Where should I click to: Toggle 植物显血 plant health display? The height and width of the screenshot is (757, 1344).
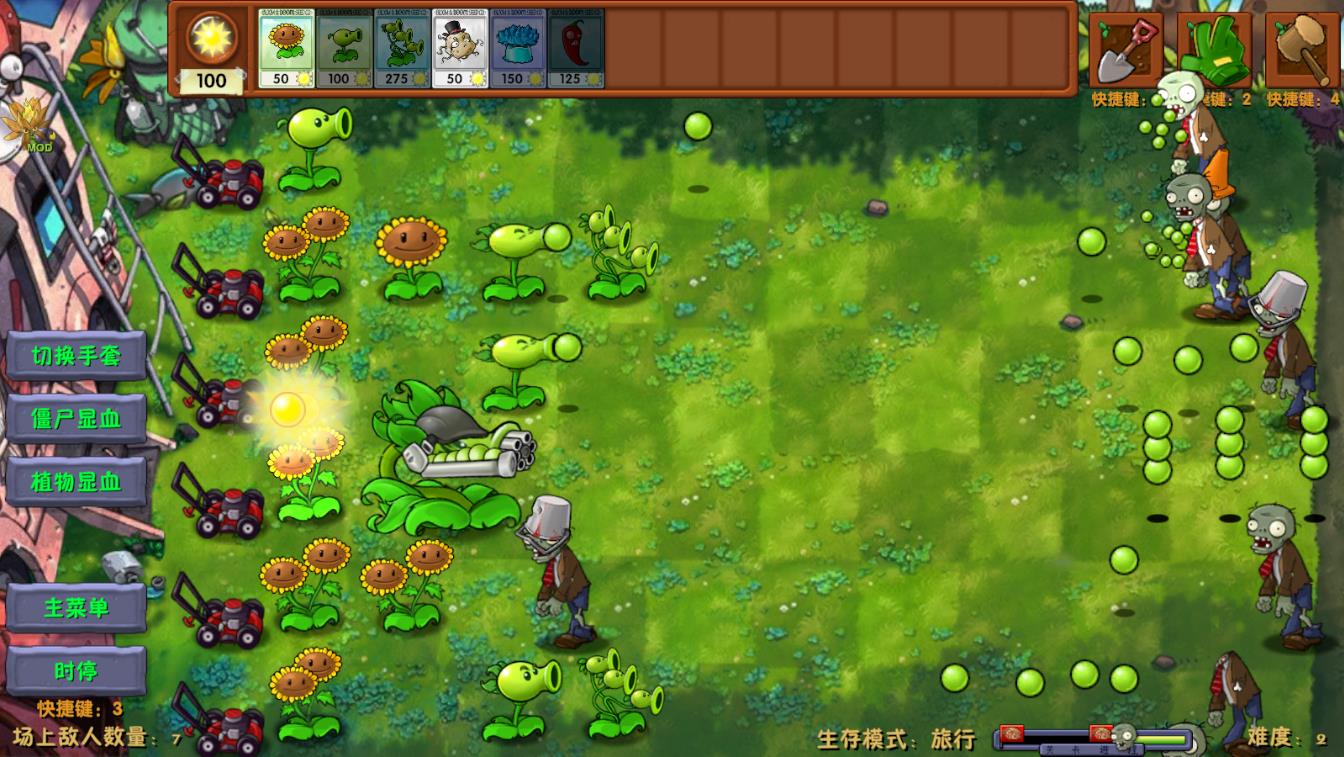pyautogui.click(x=75, y=481)
